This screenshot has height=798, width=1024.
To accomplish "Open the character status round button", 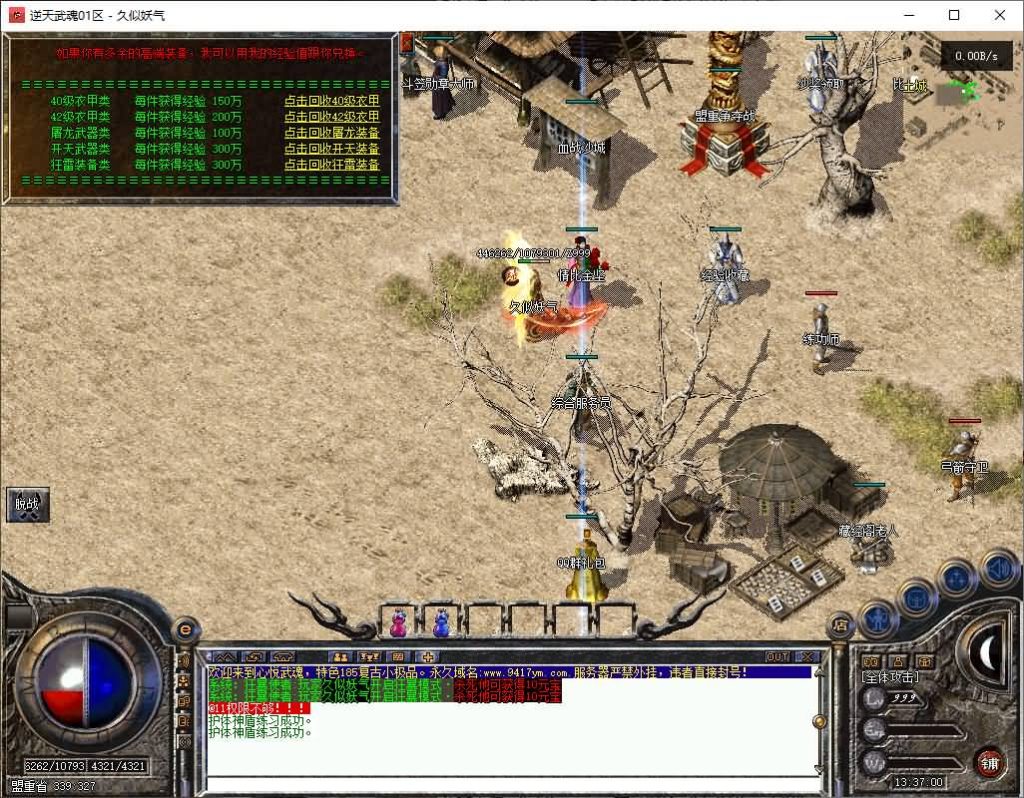I will pyautogui.click(x=877, y=619).
